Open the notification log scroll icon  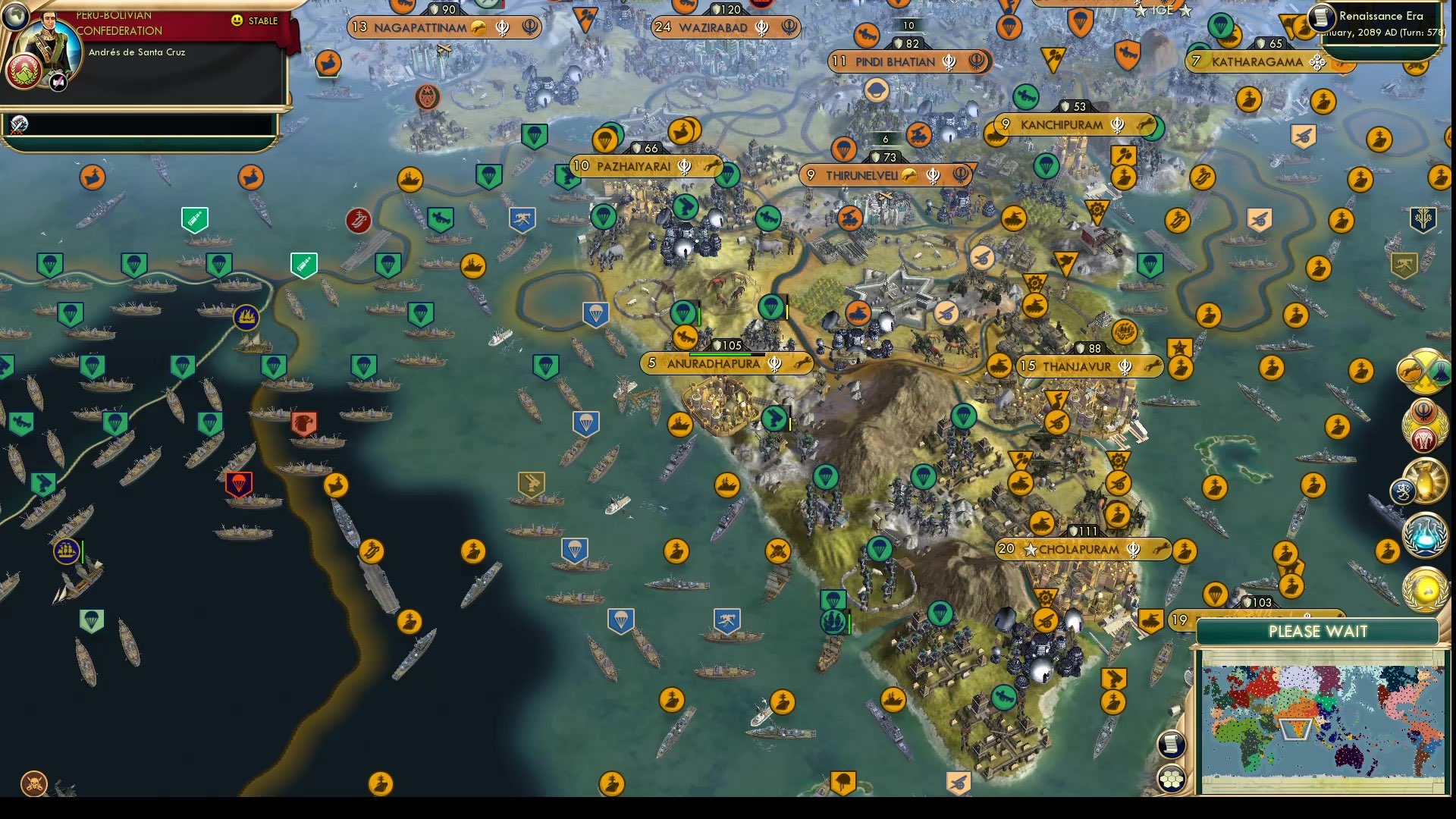point(1172,744)
